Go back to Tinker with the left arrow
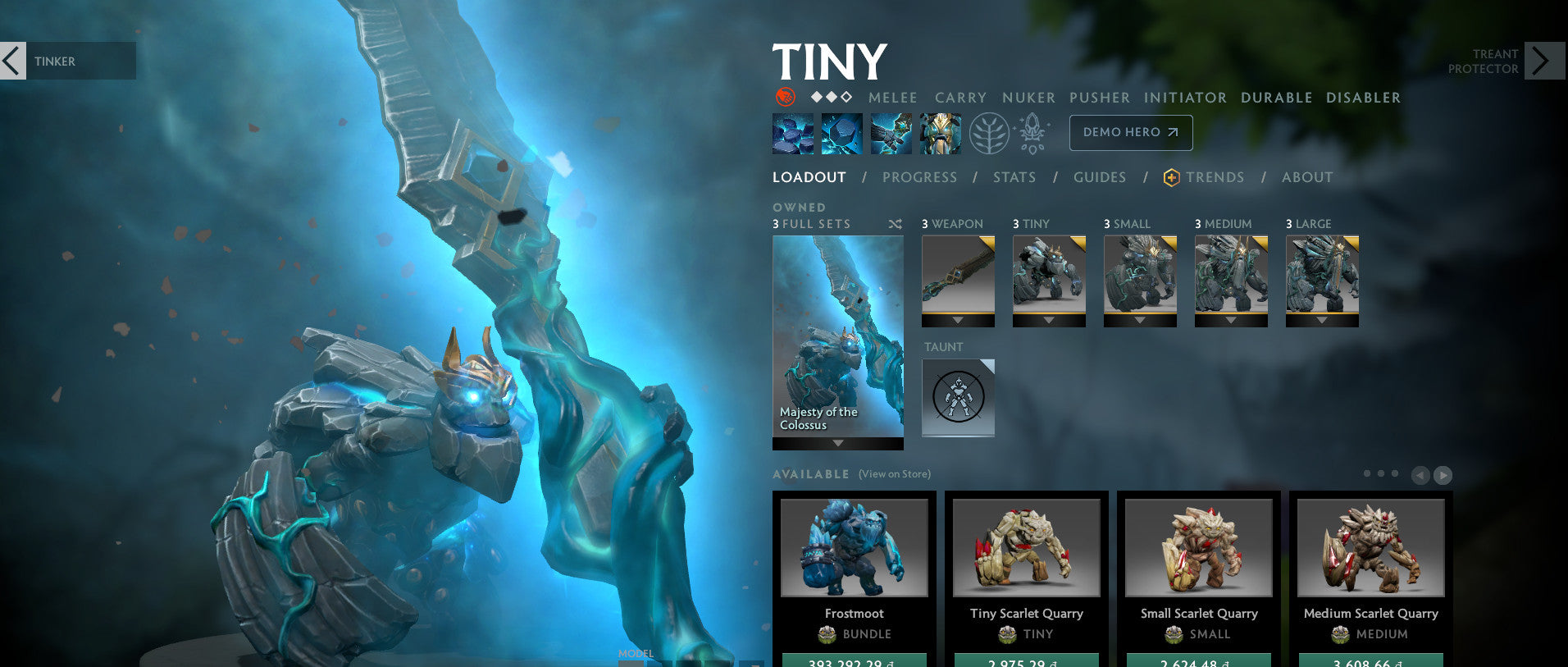 point(12,61)
